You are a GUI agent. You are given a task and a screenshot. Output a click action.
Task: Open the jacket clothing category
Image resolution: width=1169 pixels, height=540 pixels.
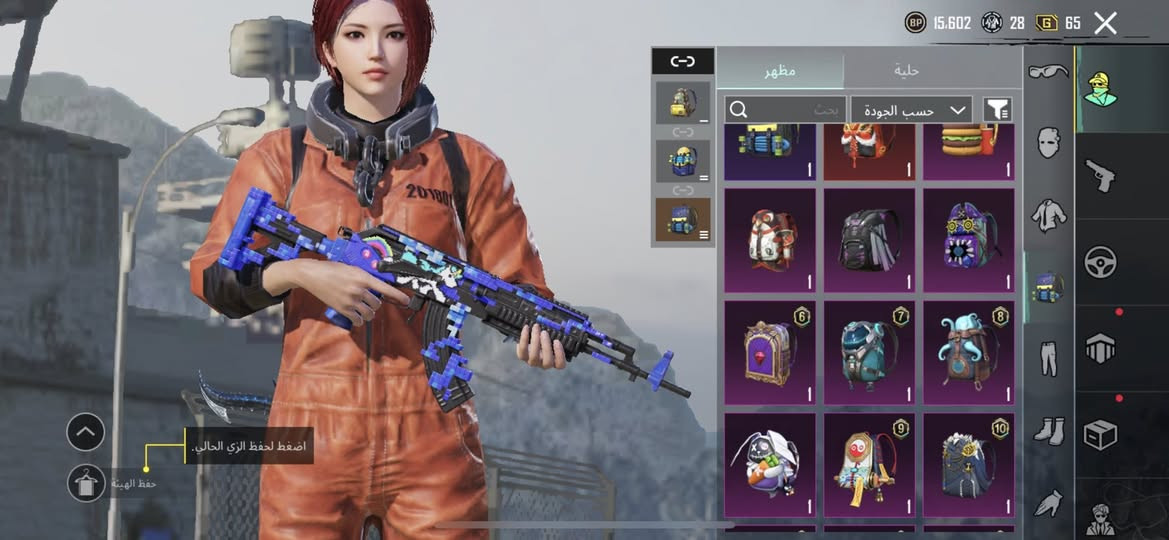pos(1048,215)
